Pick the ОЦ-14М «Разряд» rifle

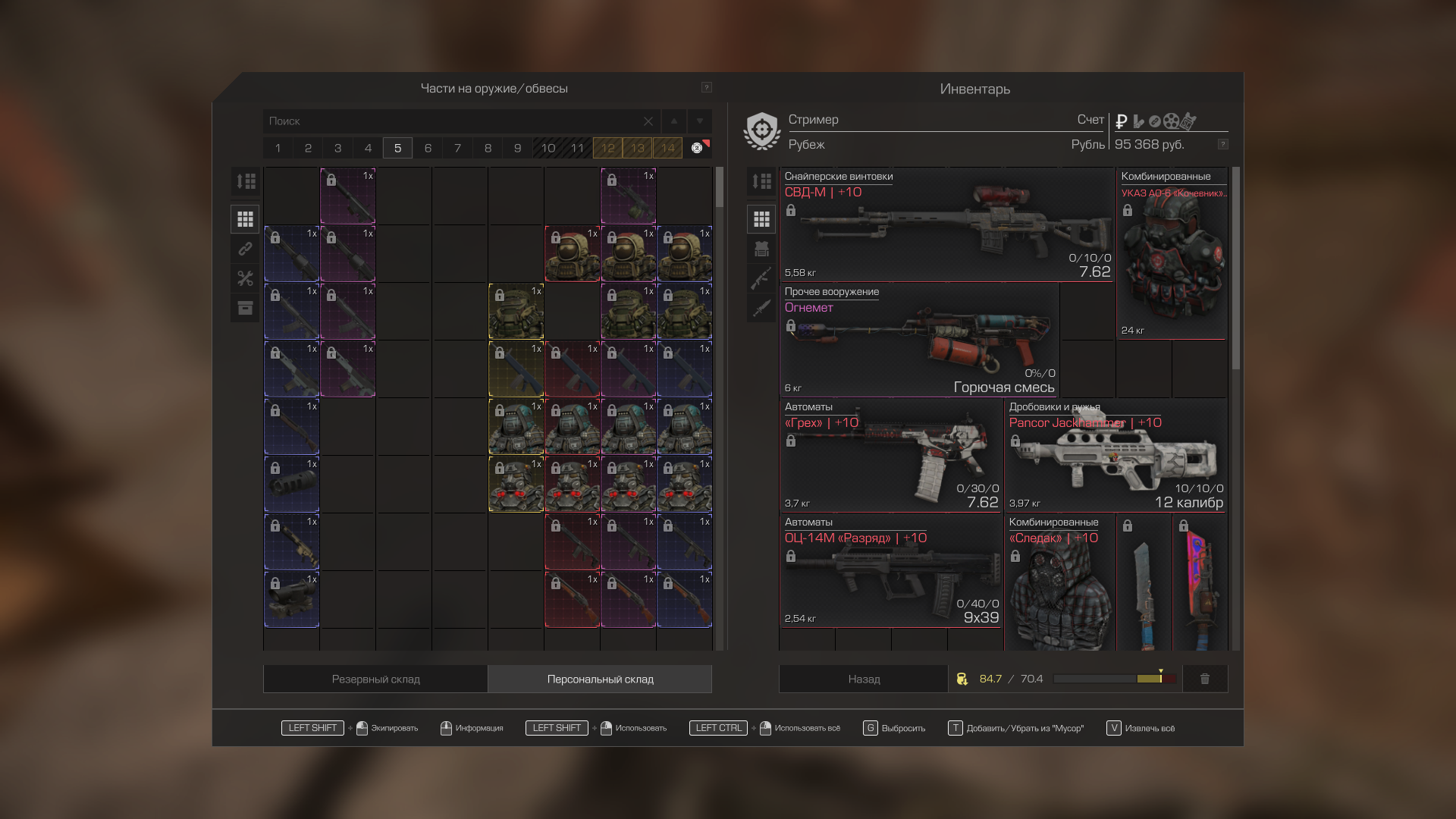891,571
